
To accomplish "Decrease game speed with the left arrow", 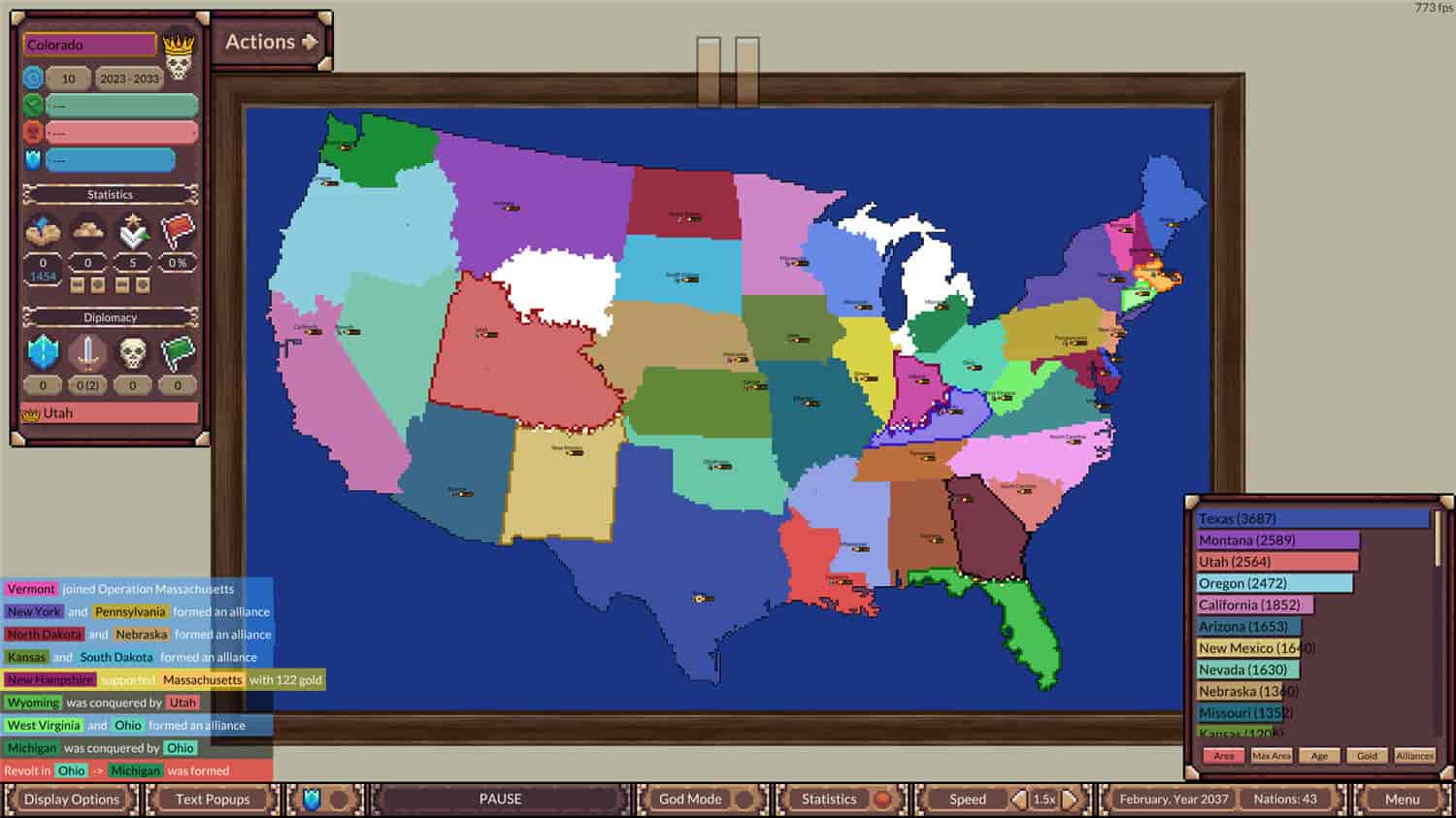I will [1017, 799].
